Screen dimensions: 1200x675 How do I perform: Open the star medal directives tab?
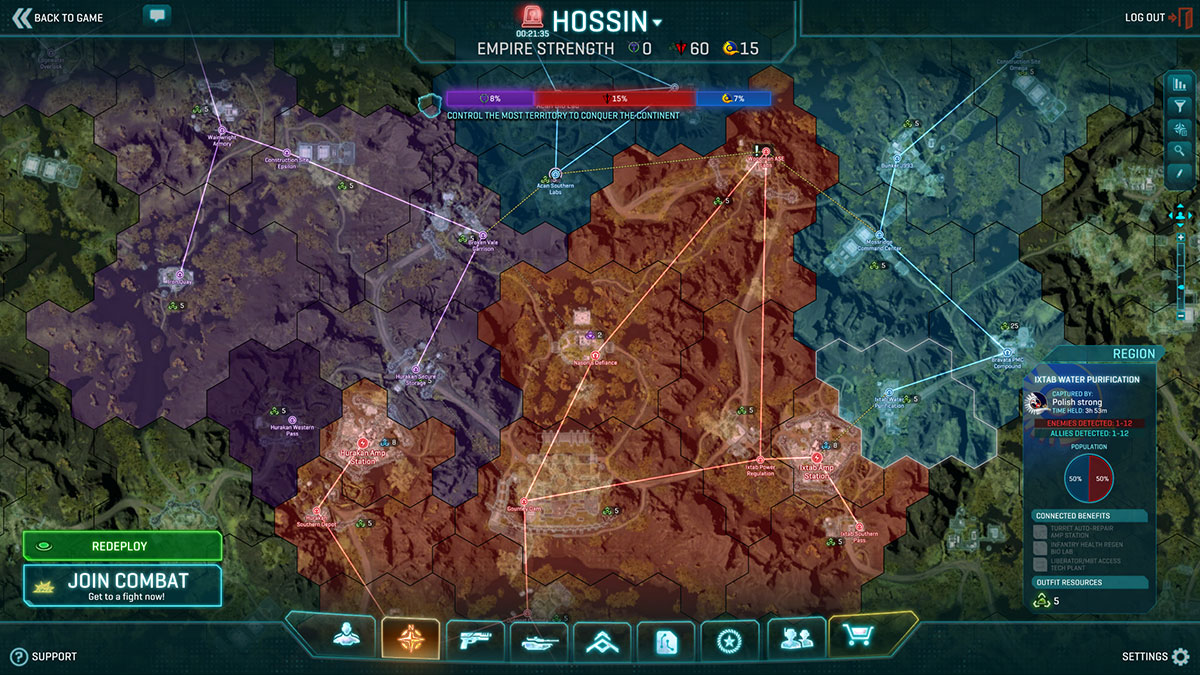730,639
